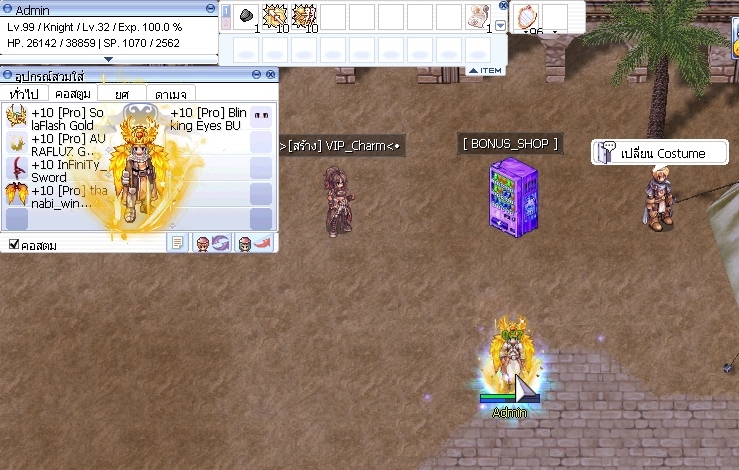Open the ยศ tab

tap(122, 93)
